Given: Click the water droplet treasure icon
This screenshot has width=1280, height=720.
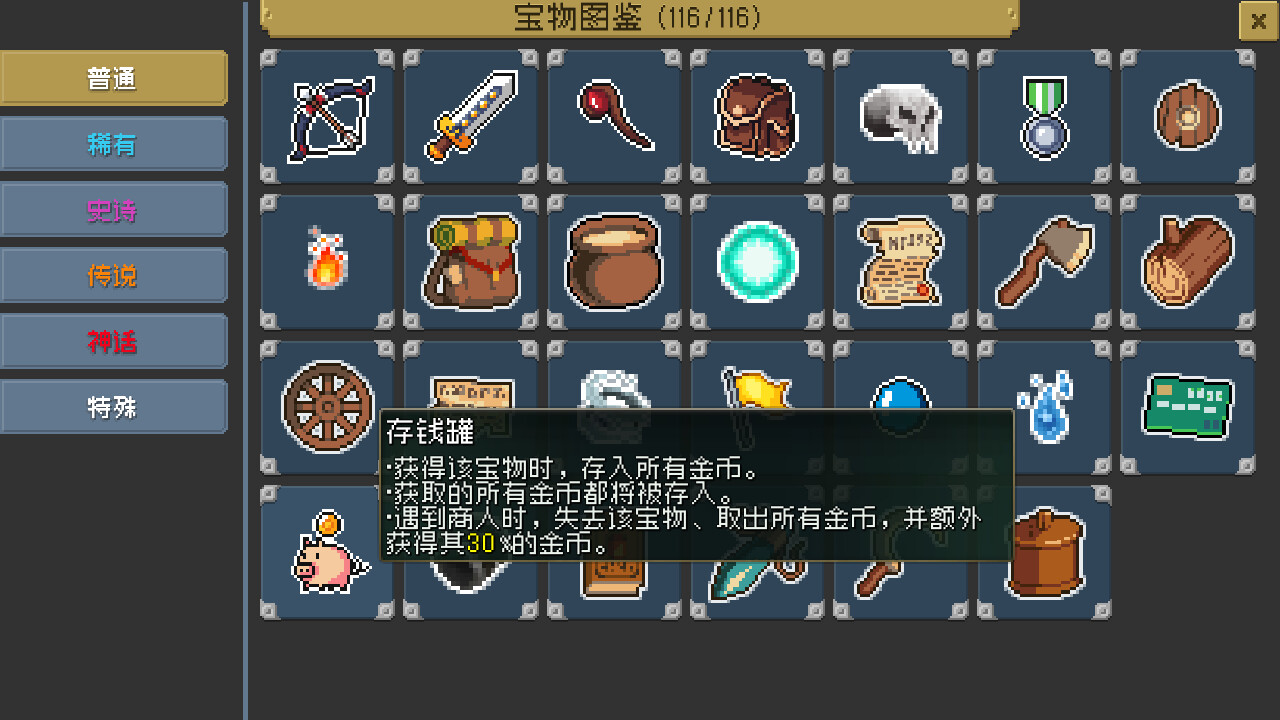Looking at the screenshot, I should click(x=1045, y=405).
